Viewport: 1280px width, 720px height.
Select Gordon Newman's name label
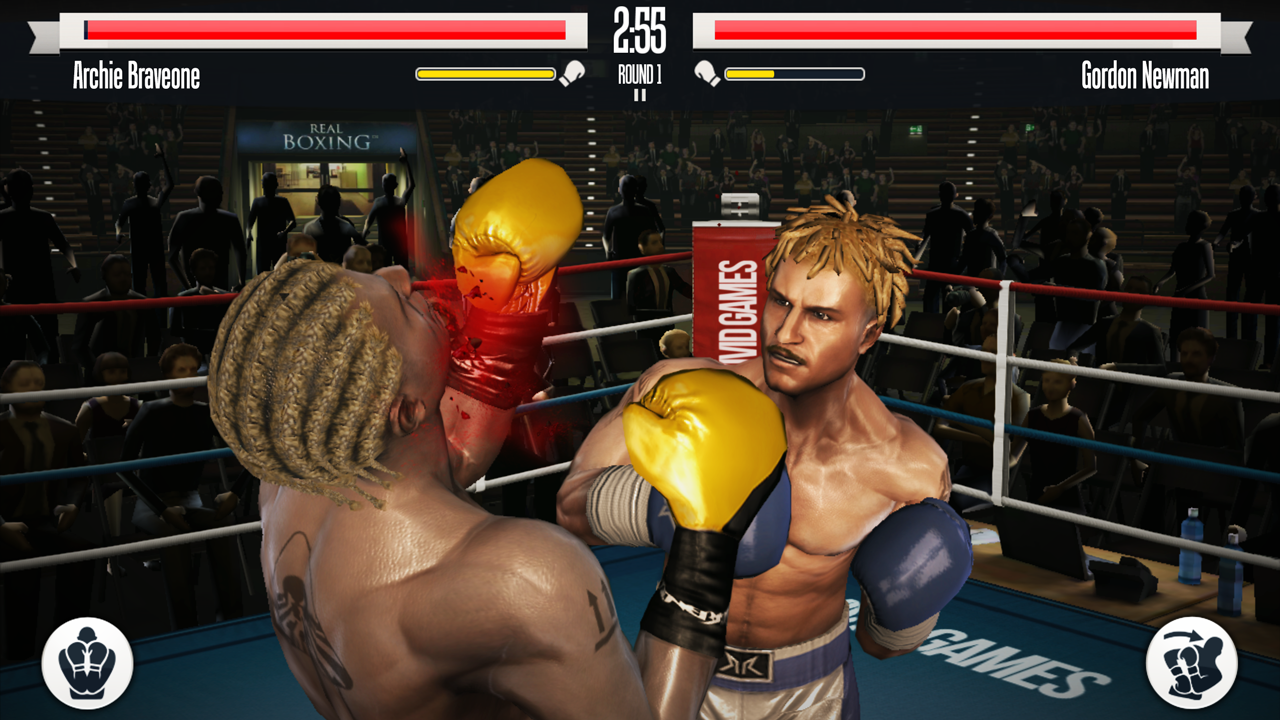click(x=1145, y=75)
